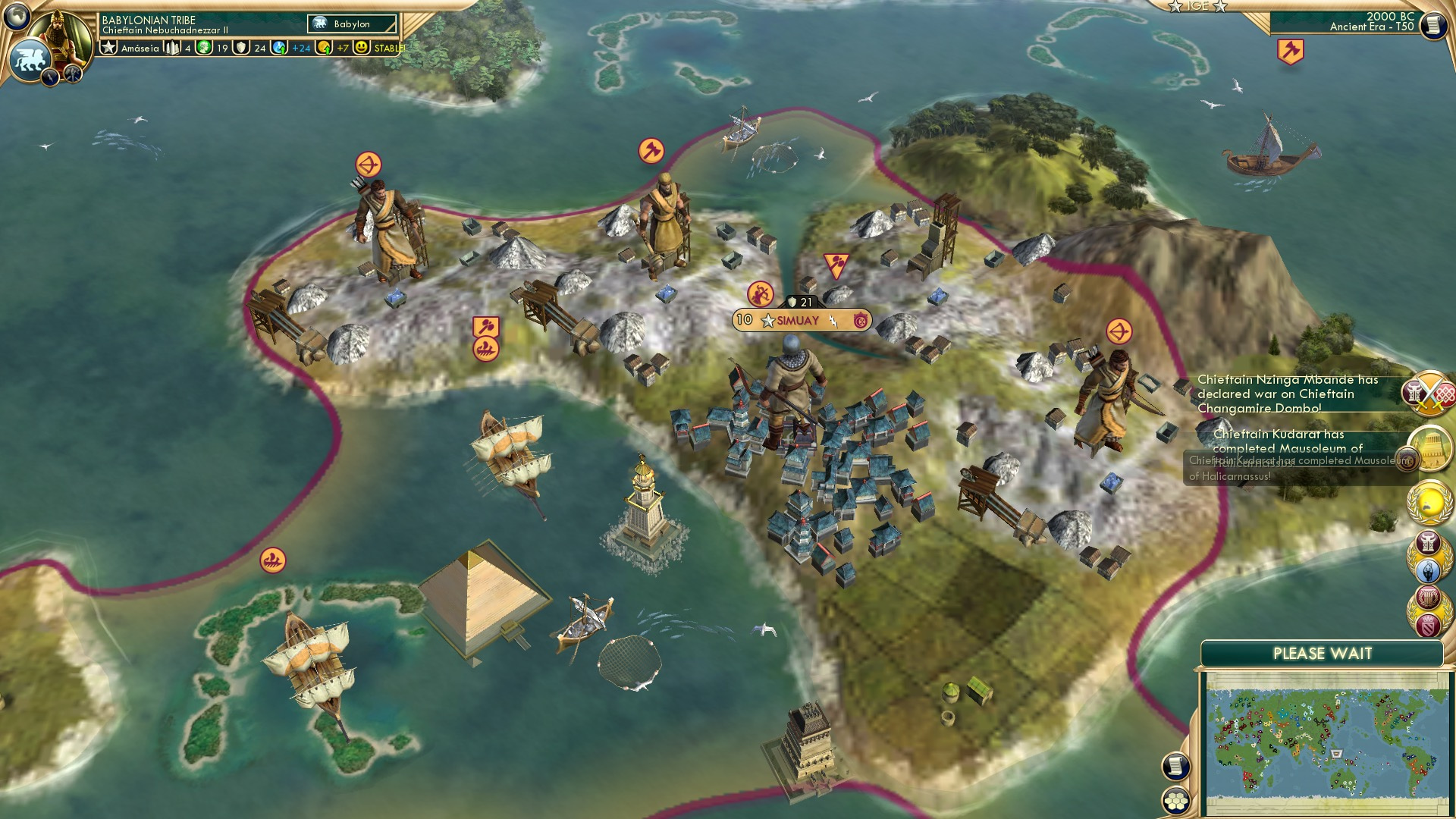
Task: Open the IGE panel at top
Action: pos(1197,6)
